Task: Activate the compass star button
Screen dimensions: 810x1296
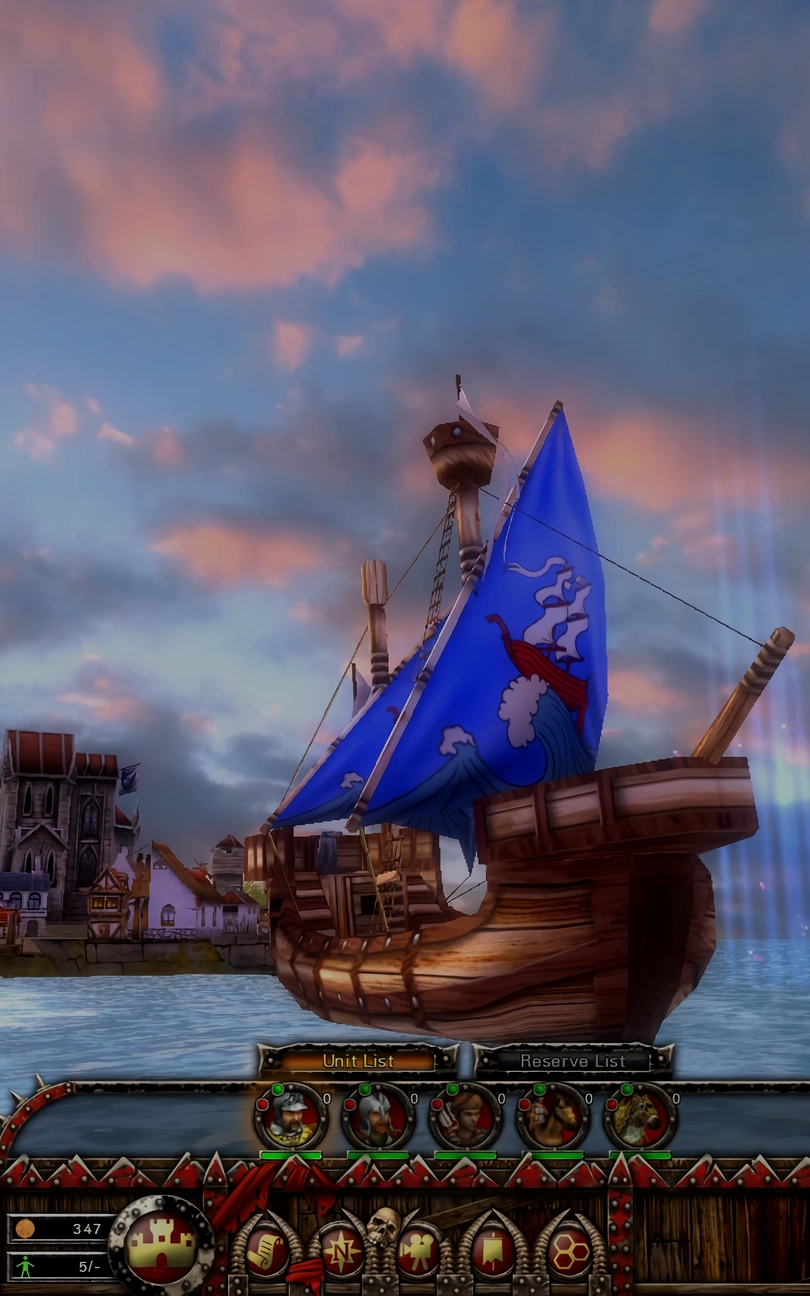Action: tap(342, 1251)
